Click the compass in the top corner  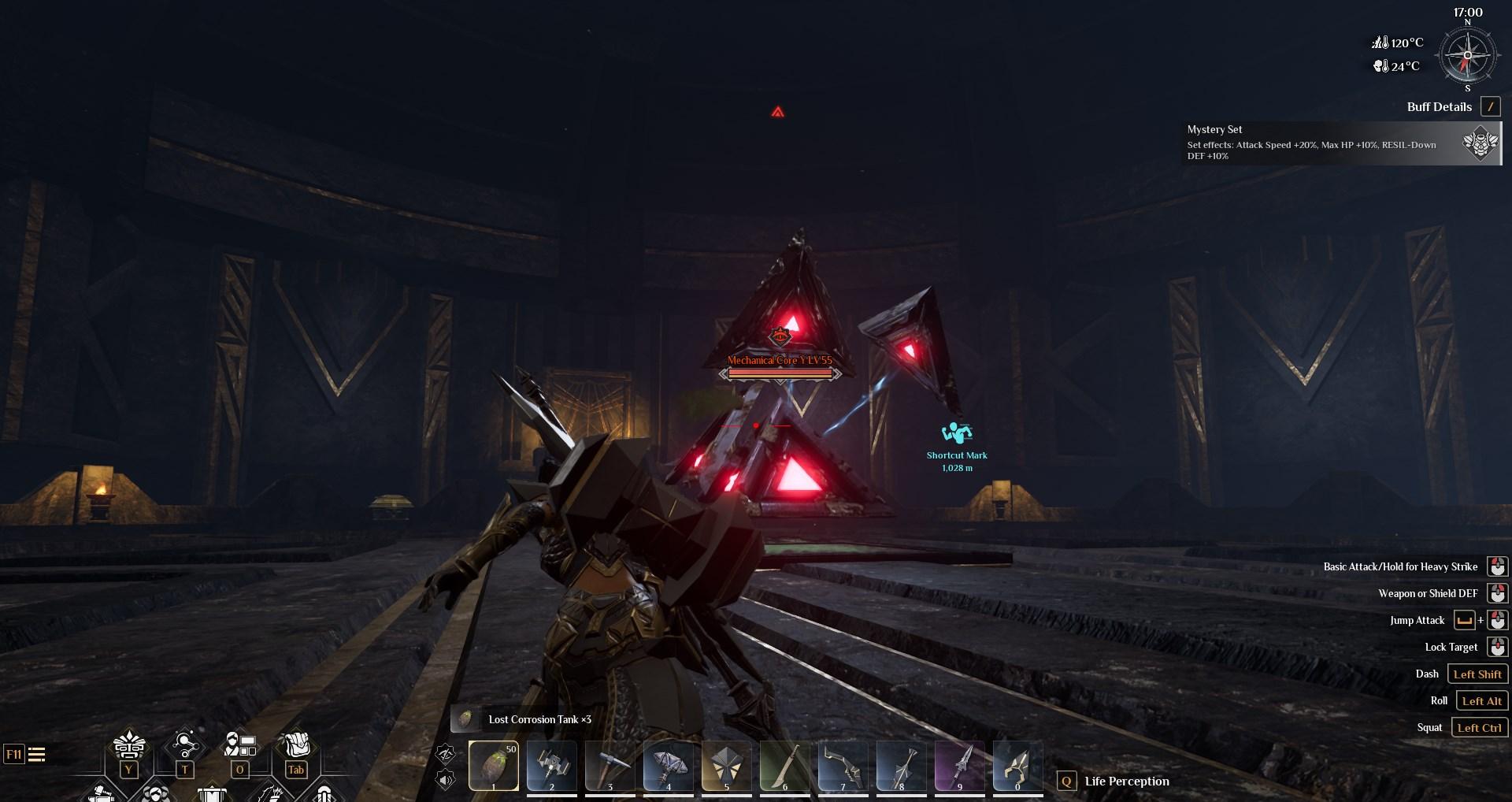[1467, 57]
